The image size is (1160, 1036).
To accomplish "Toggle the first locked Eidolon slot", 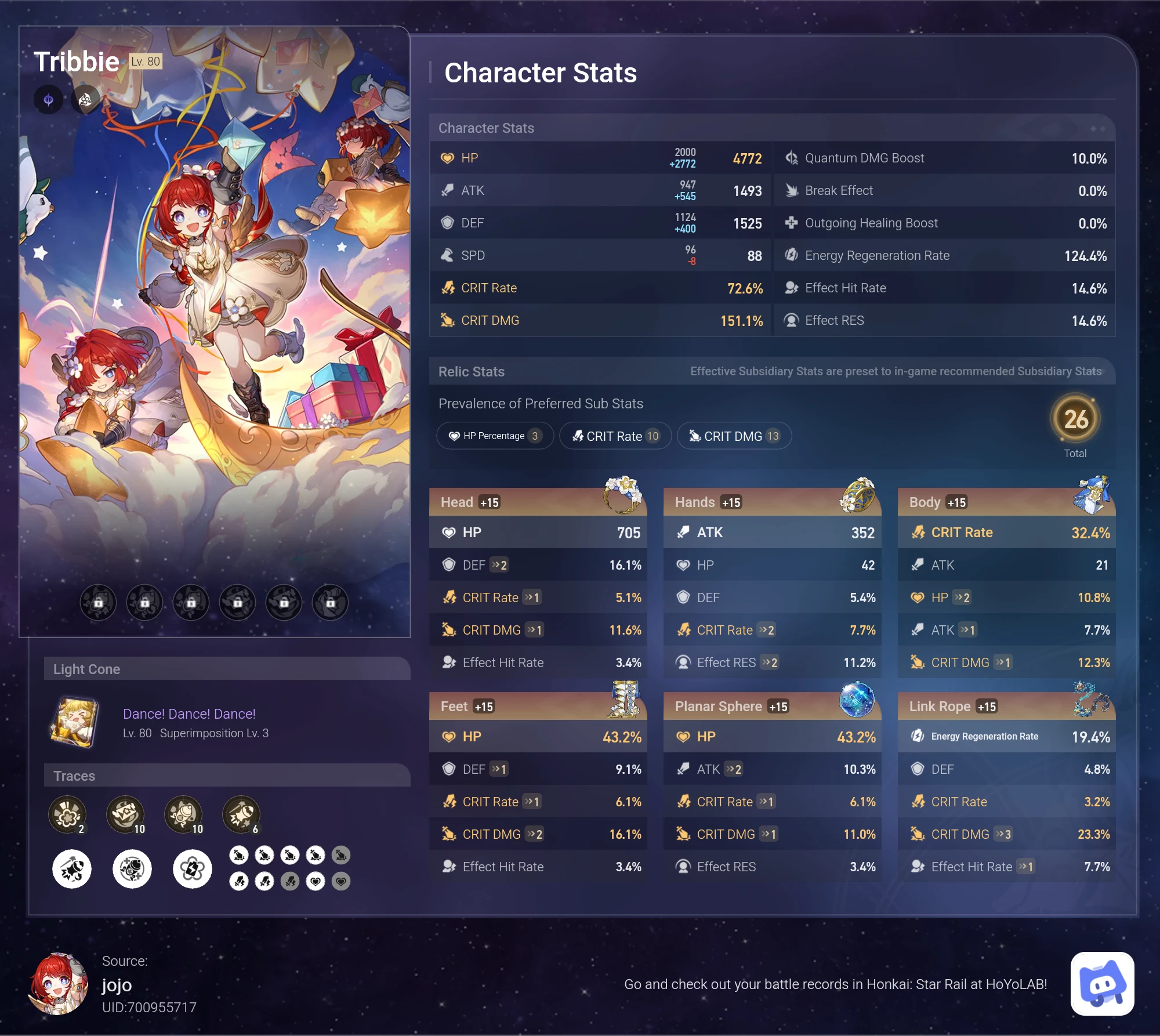I will 98,602.
